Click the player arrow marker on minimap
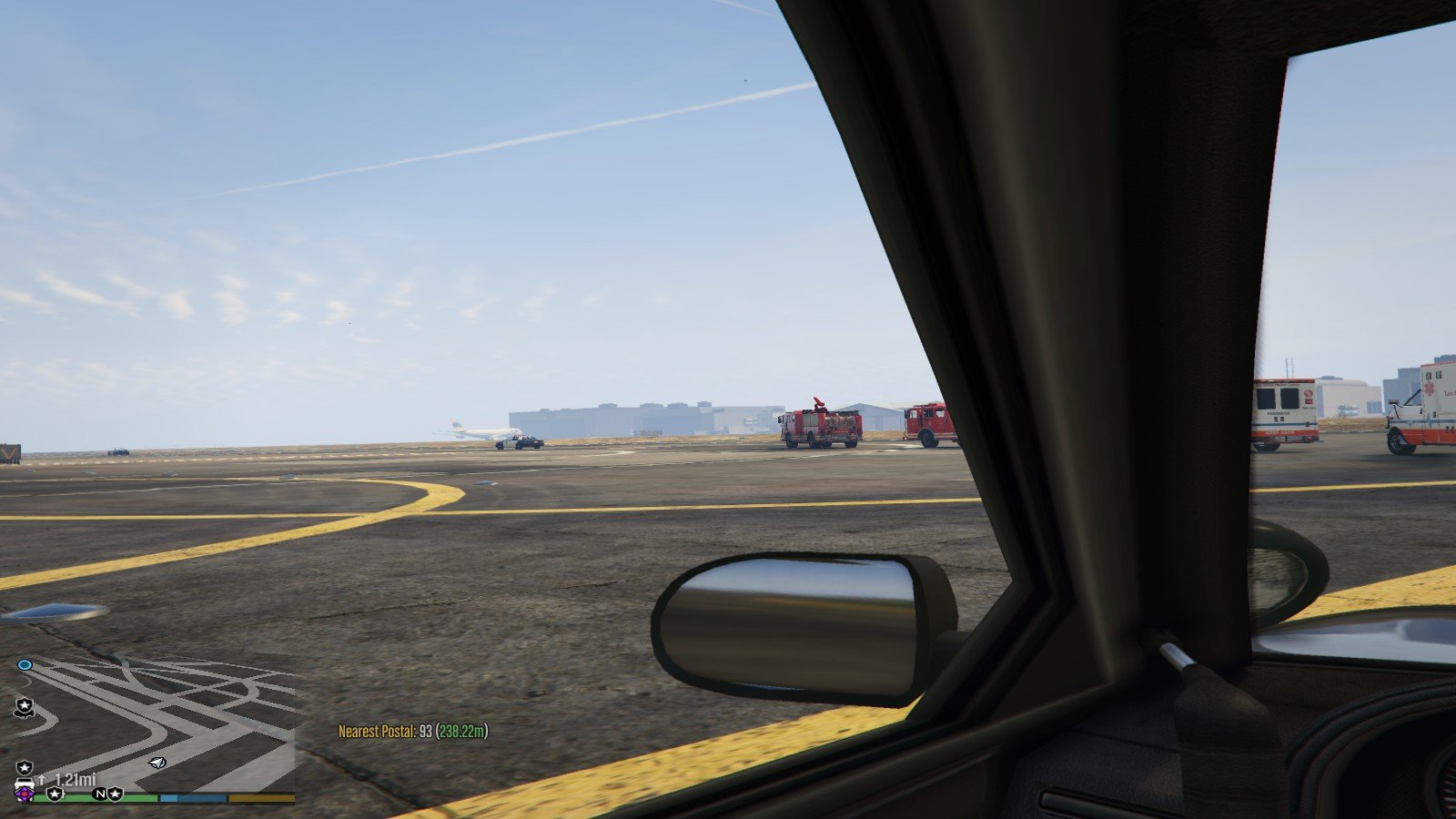 pyautogui.click(x=157, y=763)
